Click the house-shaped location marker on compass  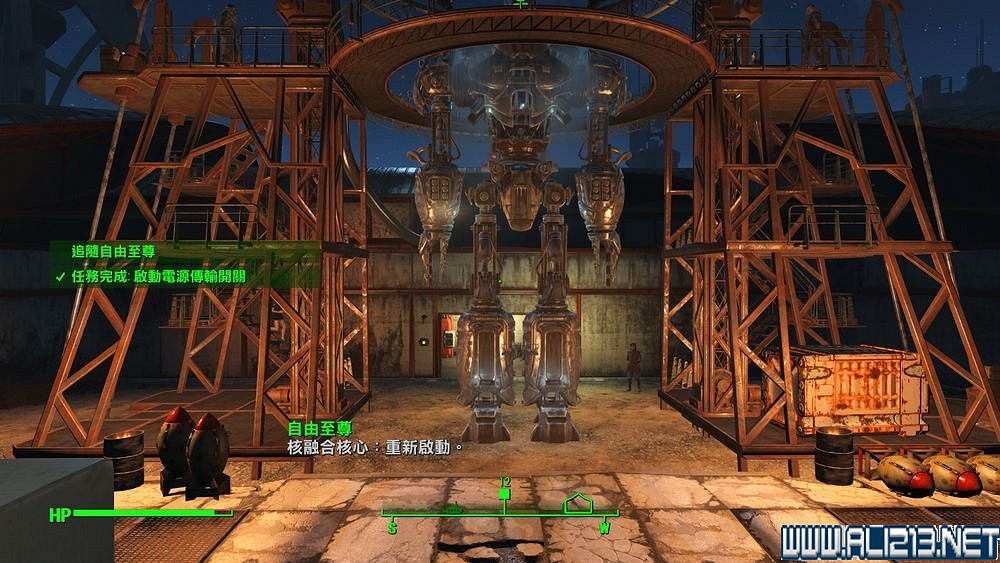pyautogui.click(x=578, y=502)
